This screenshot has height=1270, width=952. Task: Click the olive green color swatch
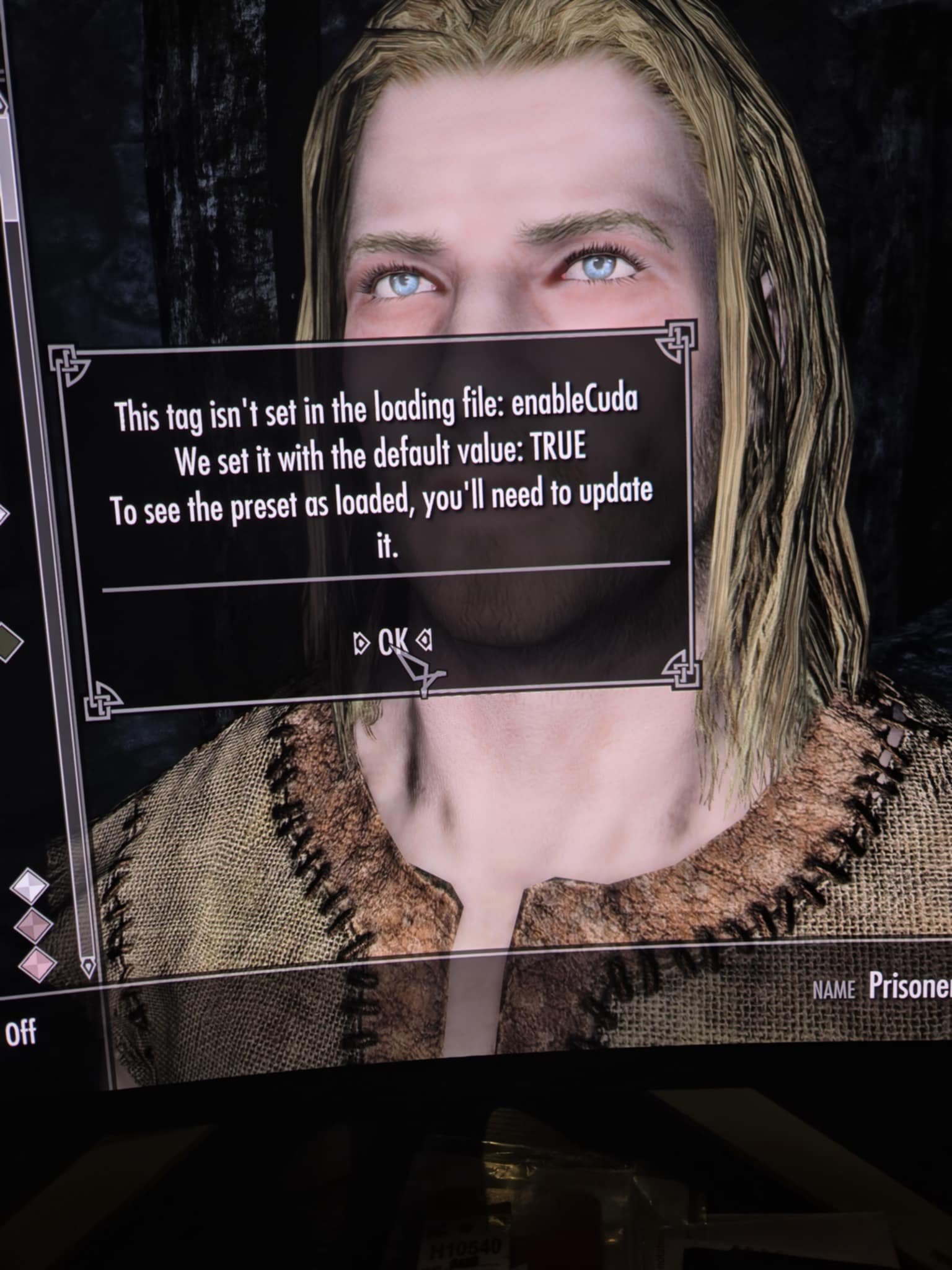(6, 643)
